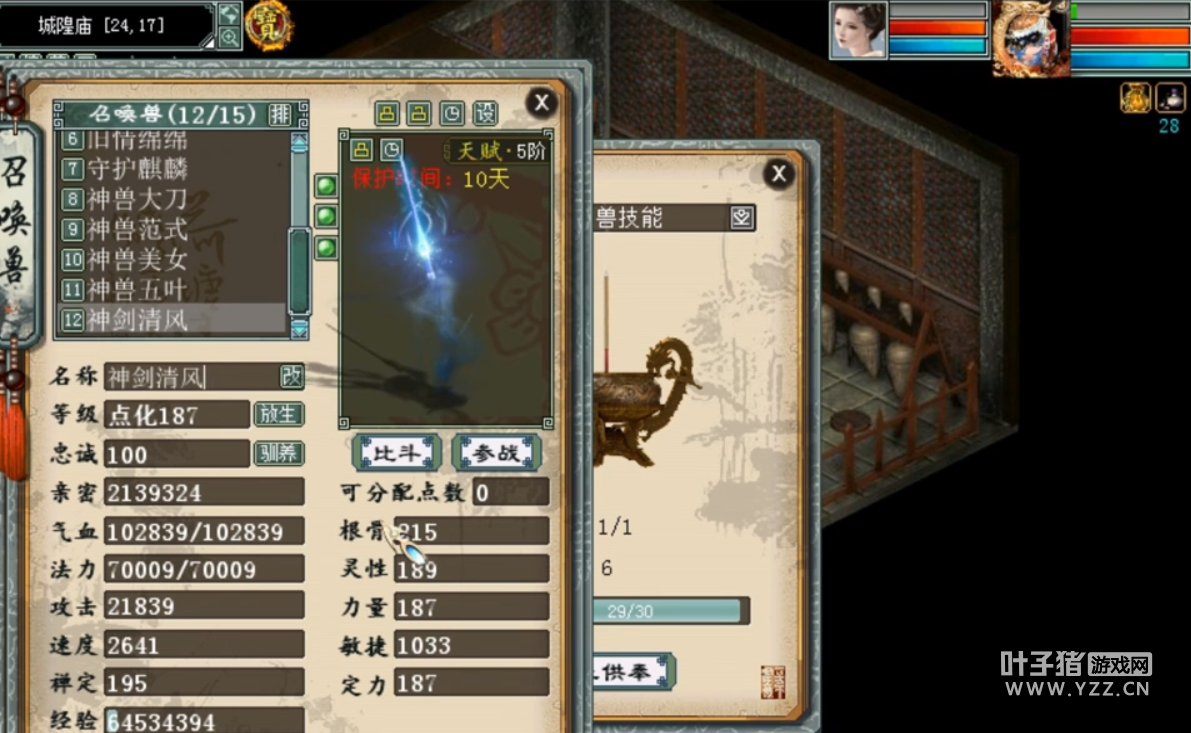
Task: Select the 神兽范式 list entry
Action: [x=137, y=230]
